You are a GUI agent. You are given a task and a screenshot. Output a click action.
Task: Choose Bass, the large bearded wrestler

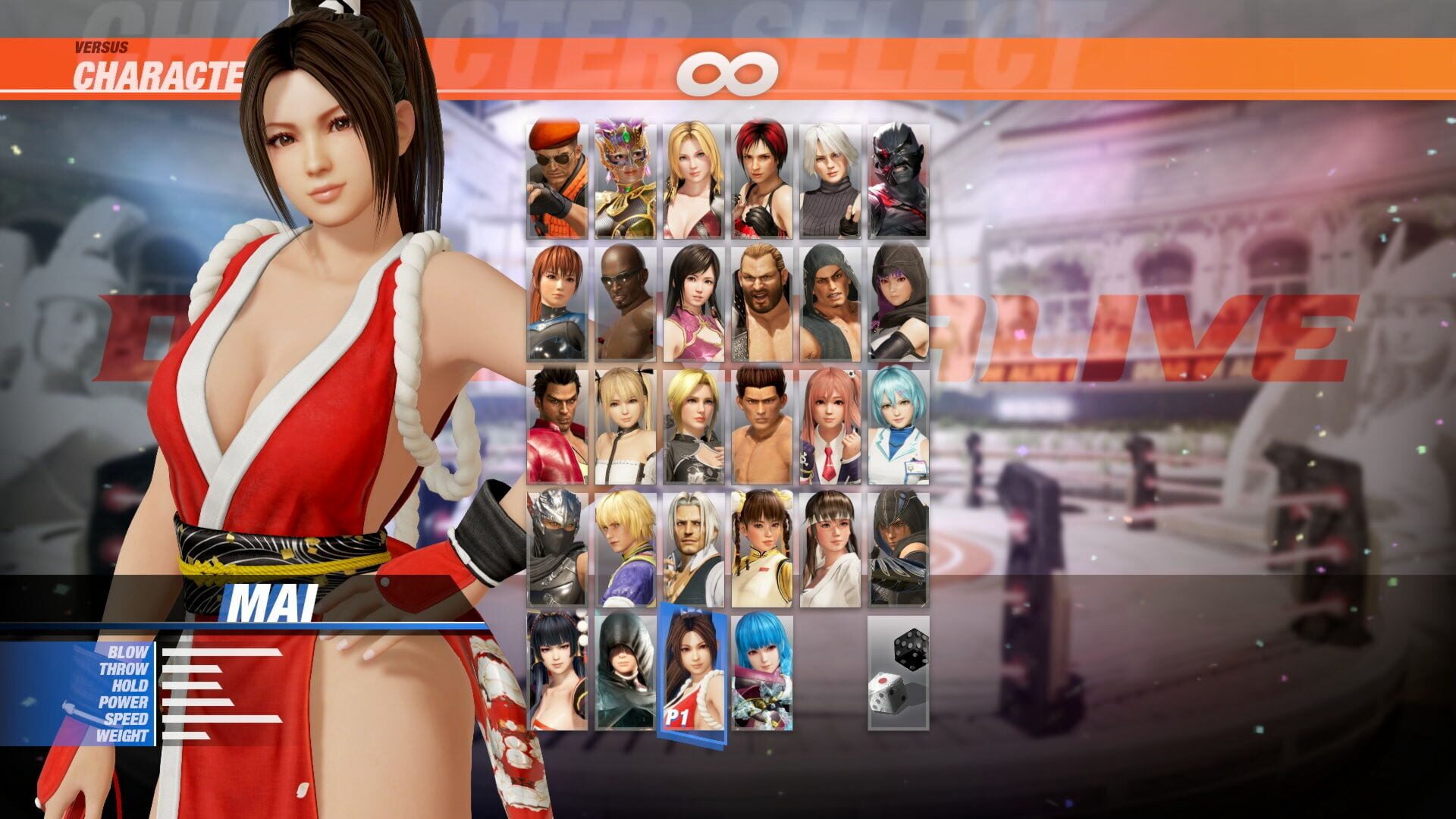(762, 303)
